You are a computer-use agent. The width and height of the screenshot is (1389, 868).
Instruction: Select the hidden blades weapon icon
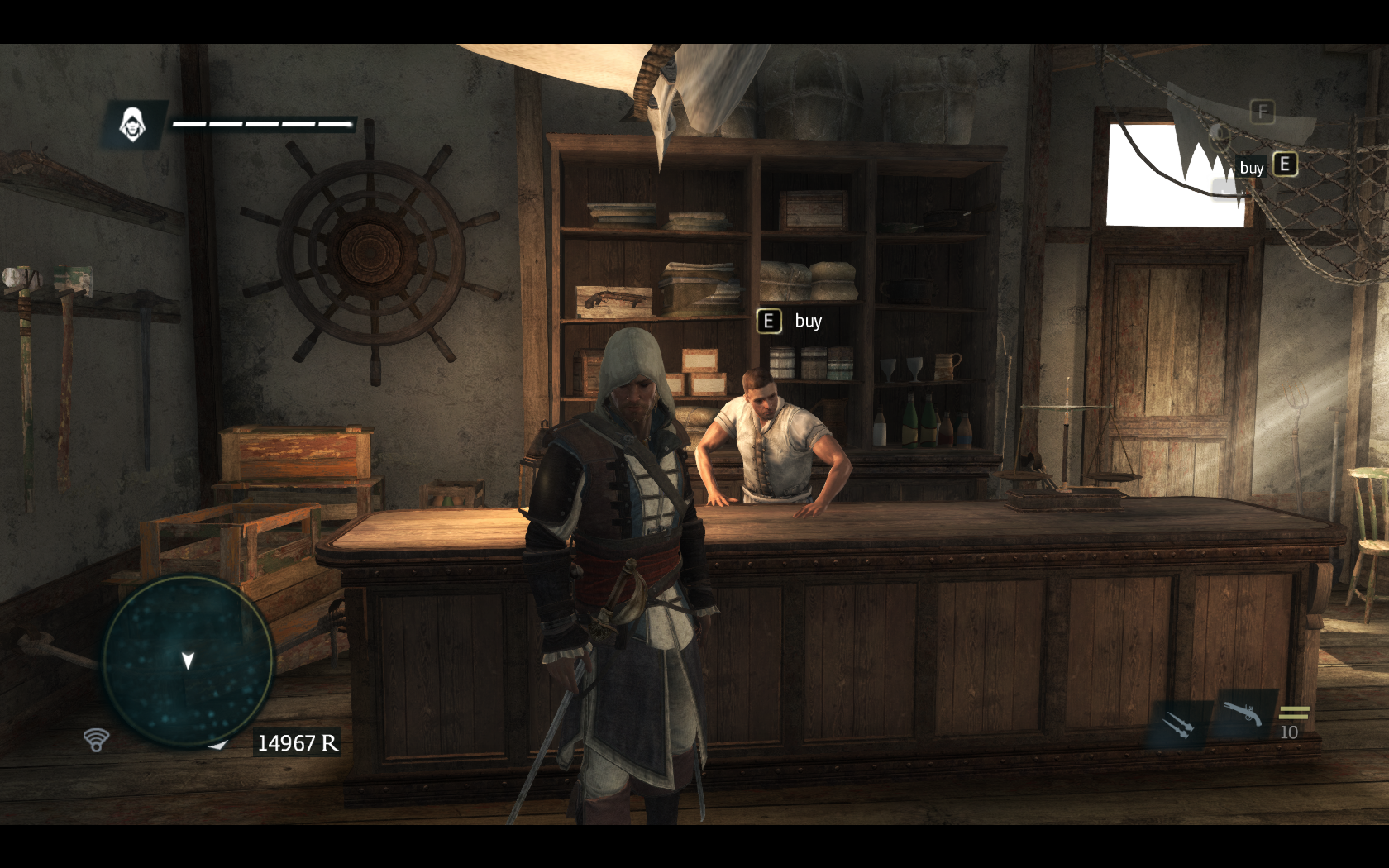(x=1177, y=724)
